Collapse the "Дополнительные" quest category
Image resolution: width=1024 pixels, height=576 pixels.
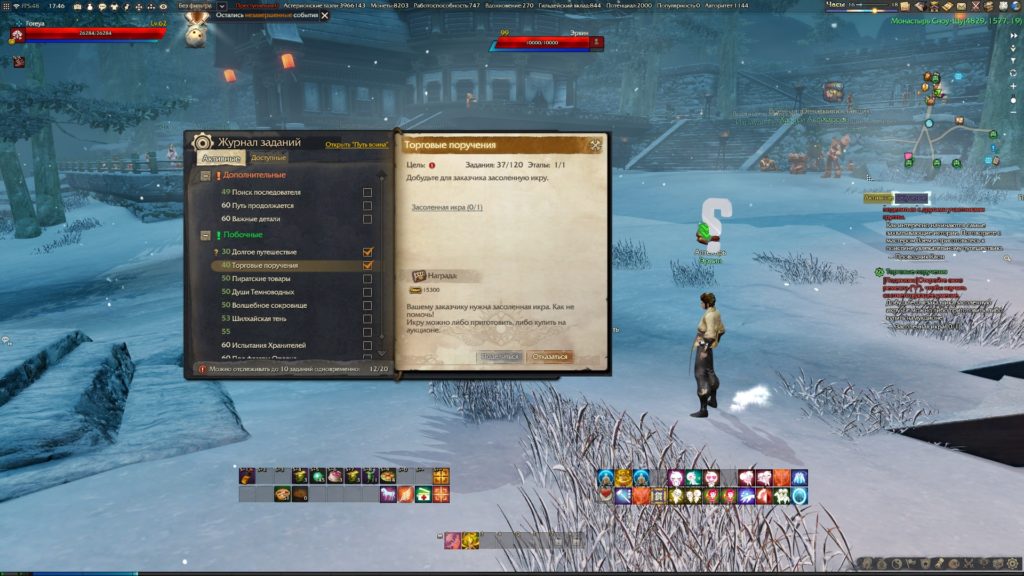(206, 175)
